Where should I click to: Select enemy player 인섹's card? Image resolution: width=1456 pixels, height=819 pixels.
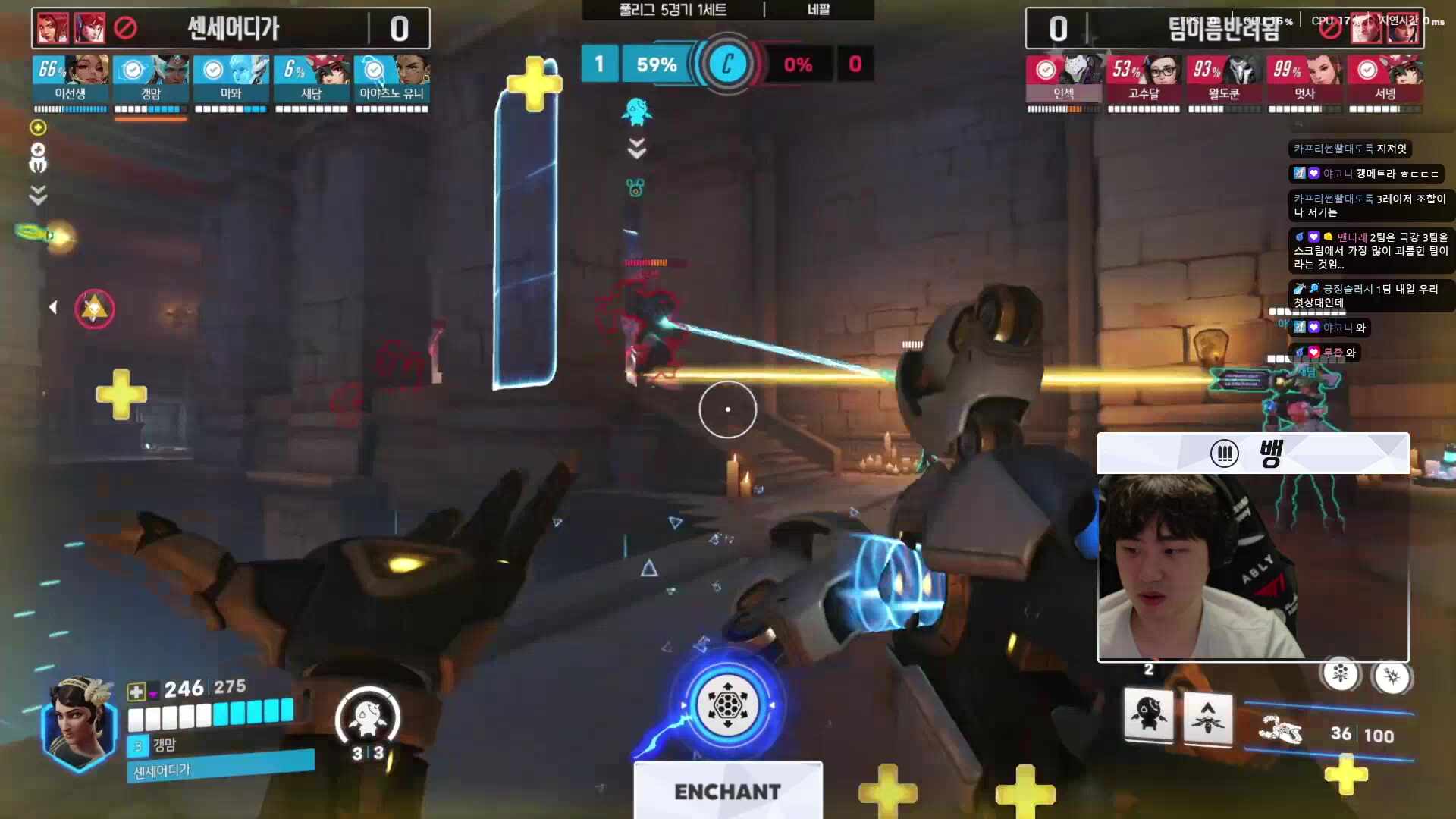1063,80
